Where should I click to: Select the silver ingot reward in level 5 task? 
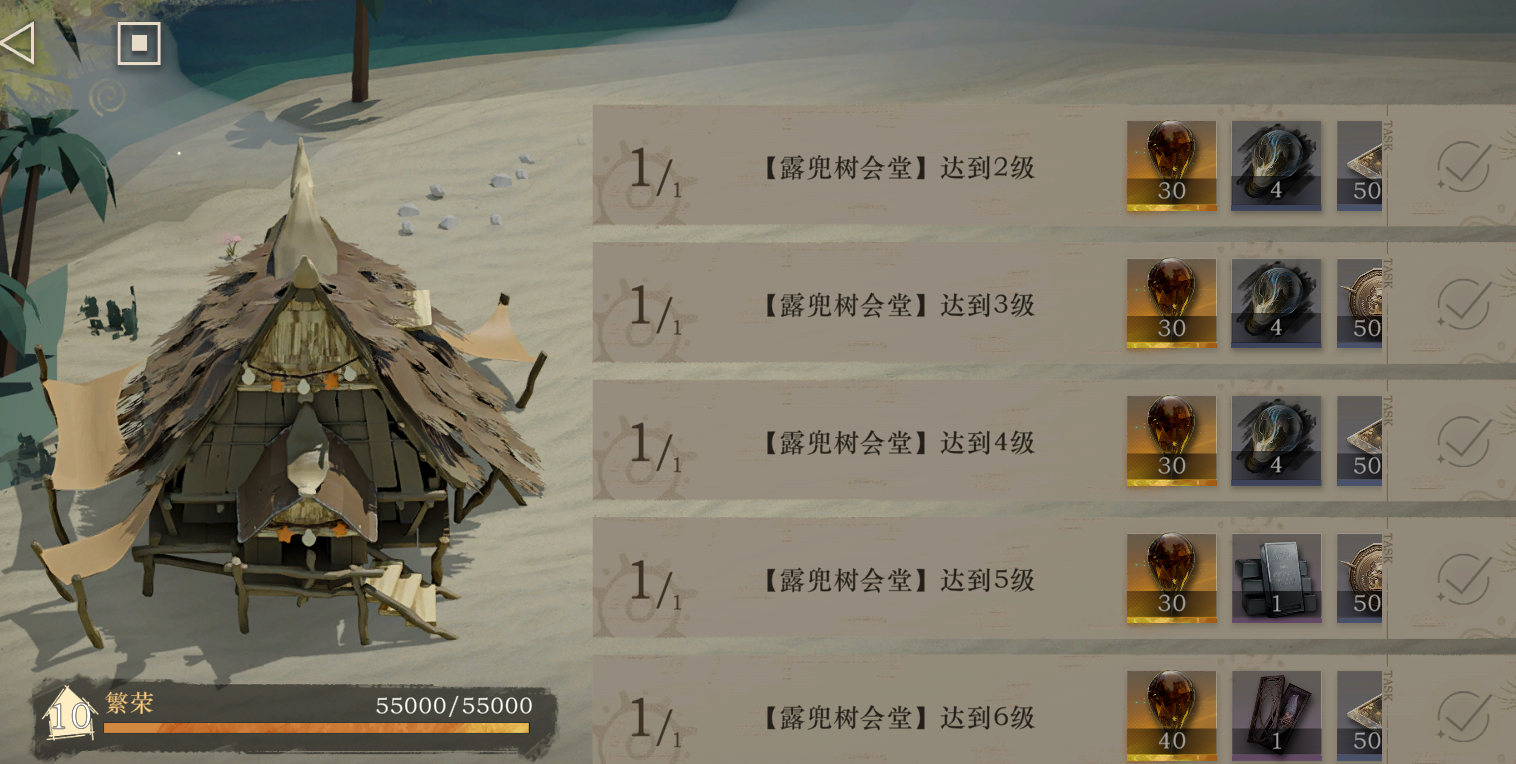point(1276,578)
